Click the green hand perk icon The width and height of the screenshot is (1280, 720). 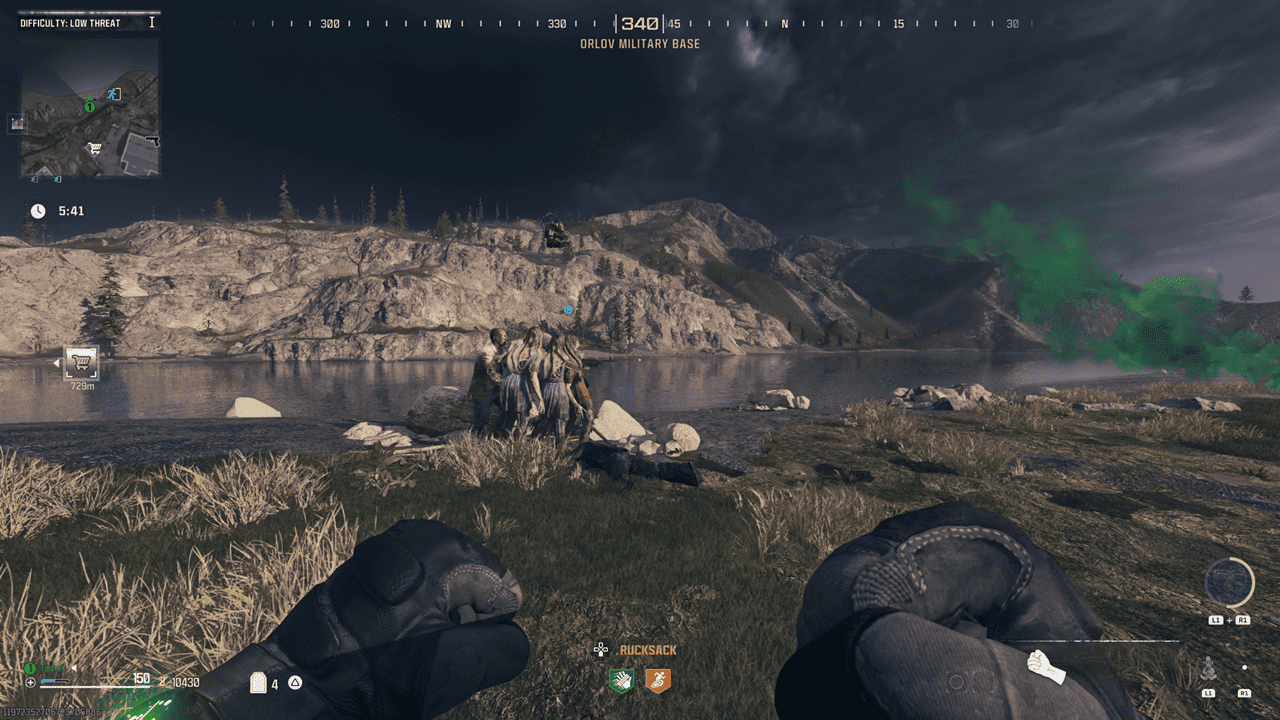tap(622, 681)
